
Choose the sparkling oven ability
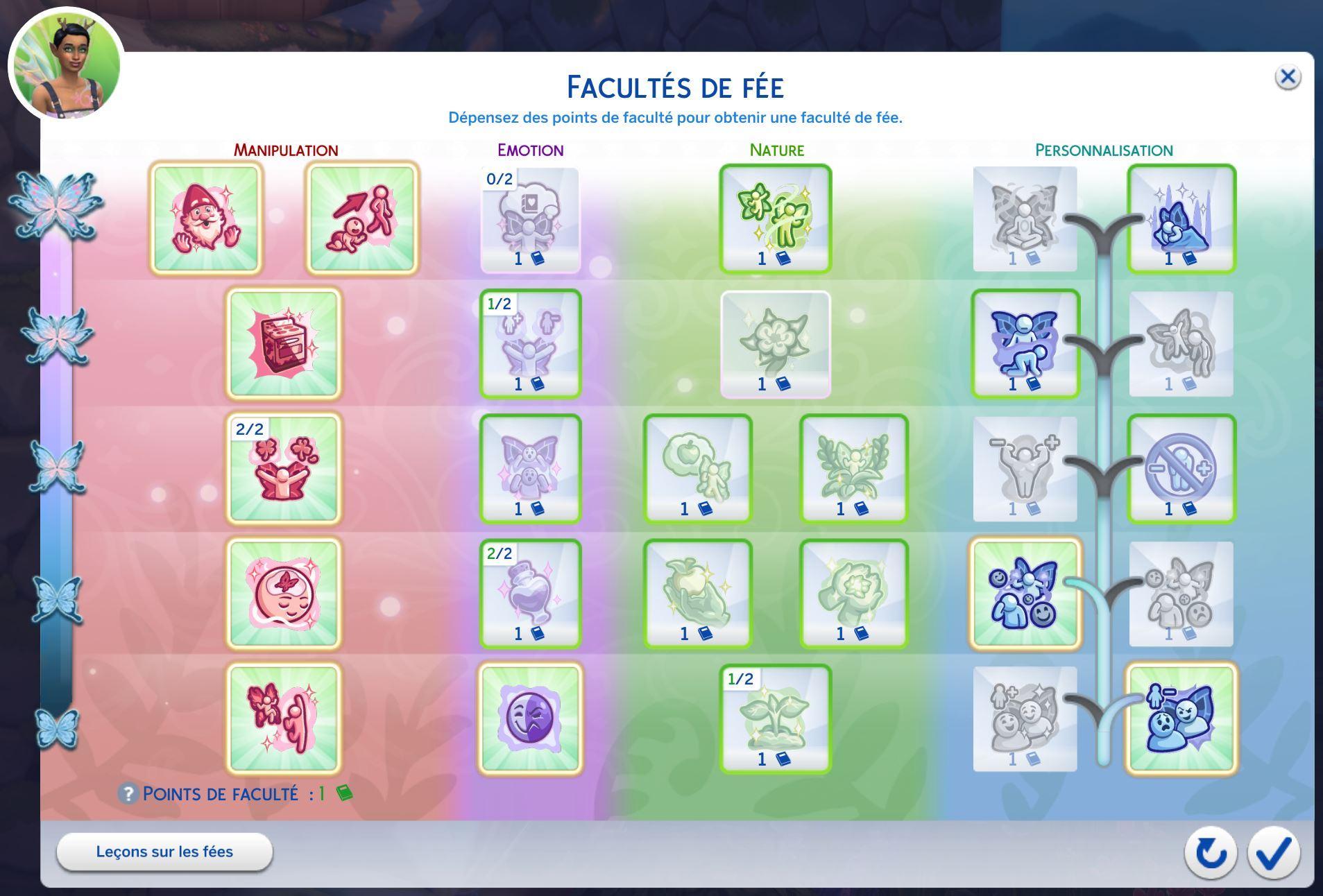click(x=284, y=344)
